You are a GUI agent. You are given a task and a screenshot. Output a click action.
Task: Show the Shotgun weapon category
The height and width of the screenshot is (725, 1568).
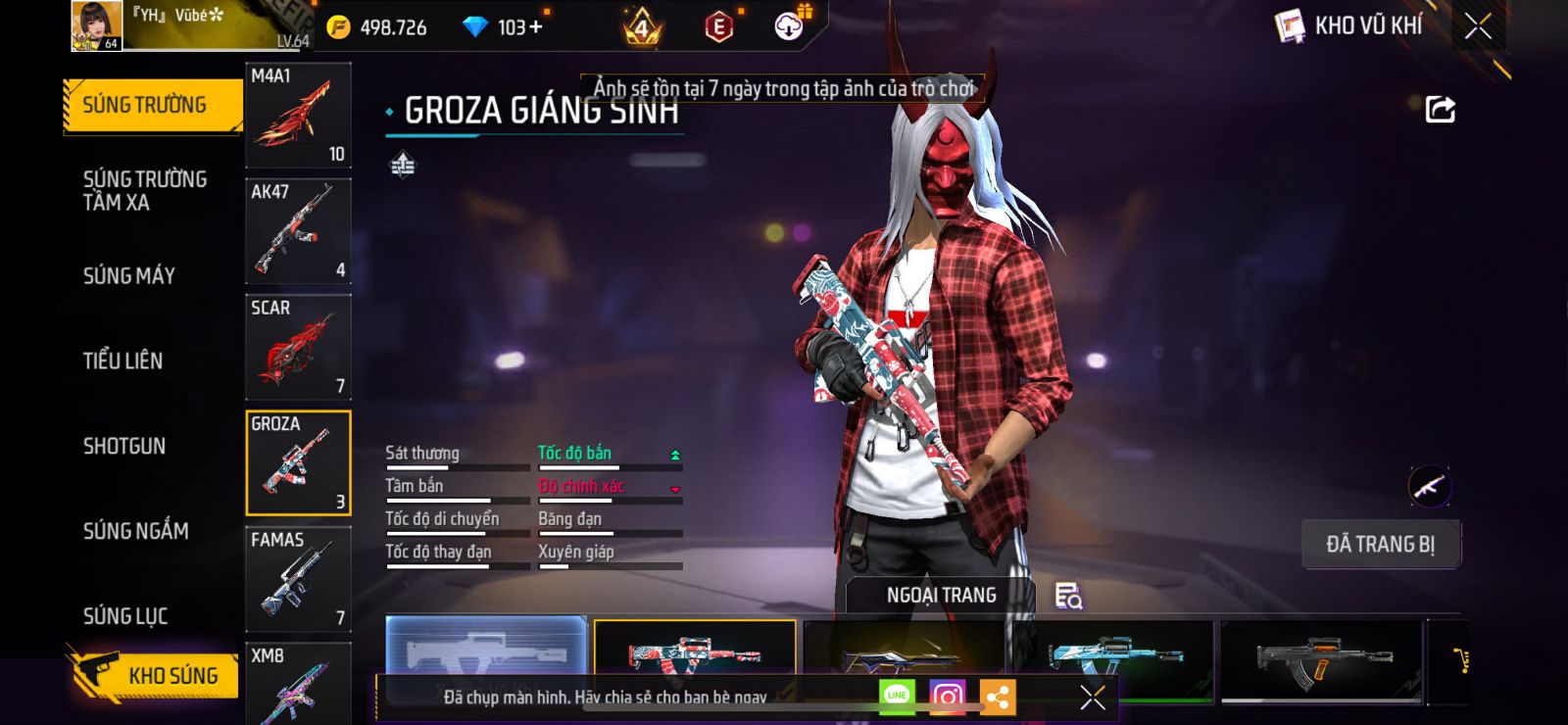(x=124, y=446)
